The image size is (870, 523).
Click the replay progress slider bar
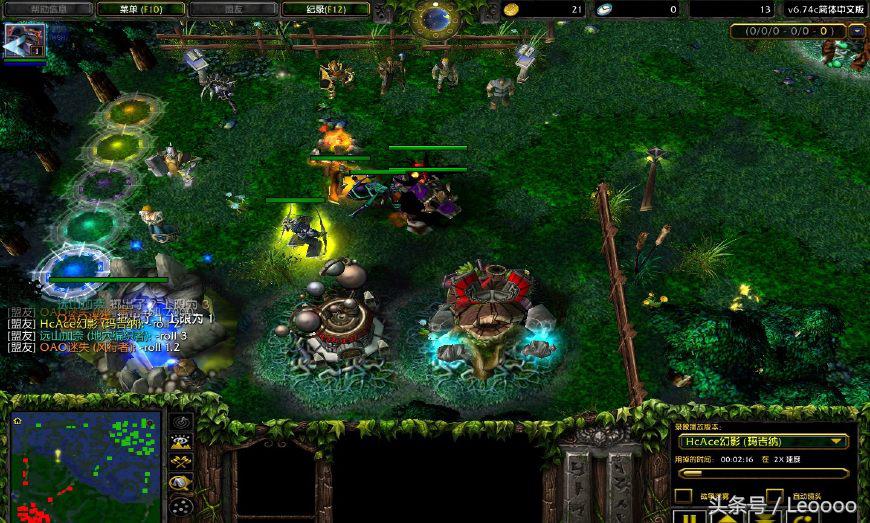[x=762, y=473]
